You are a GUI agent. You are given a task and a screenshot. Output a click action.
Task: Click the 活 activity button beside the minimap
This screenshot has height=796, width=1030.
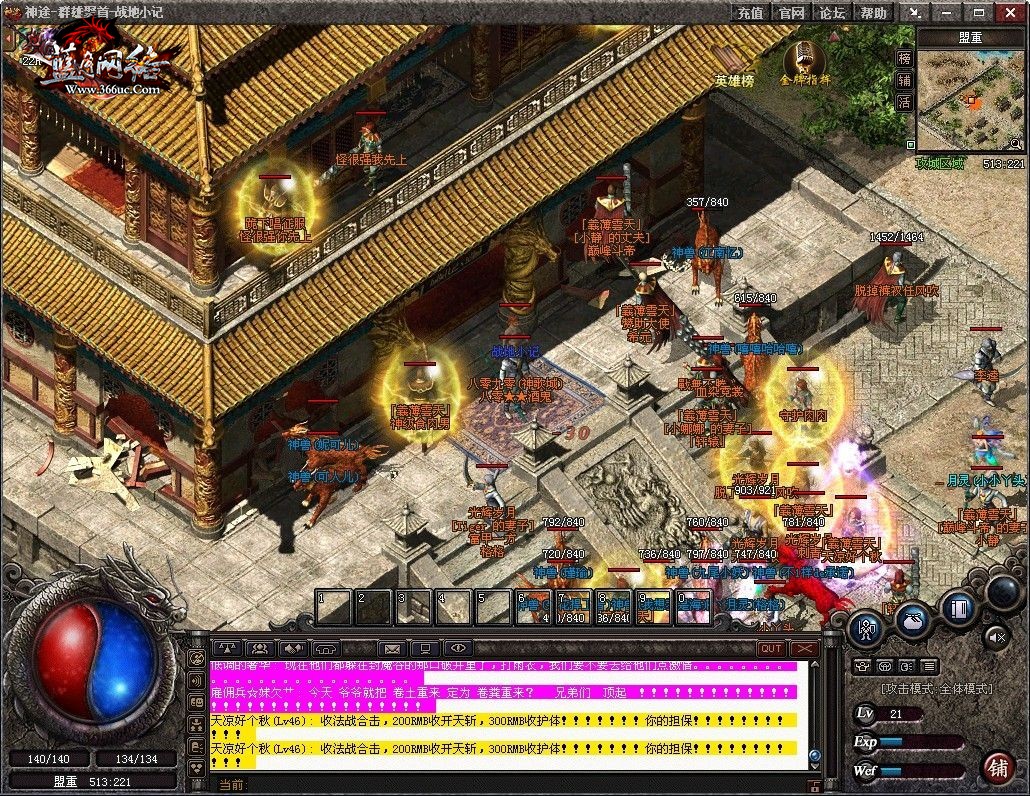point(904,102)
